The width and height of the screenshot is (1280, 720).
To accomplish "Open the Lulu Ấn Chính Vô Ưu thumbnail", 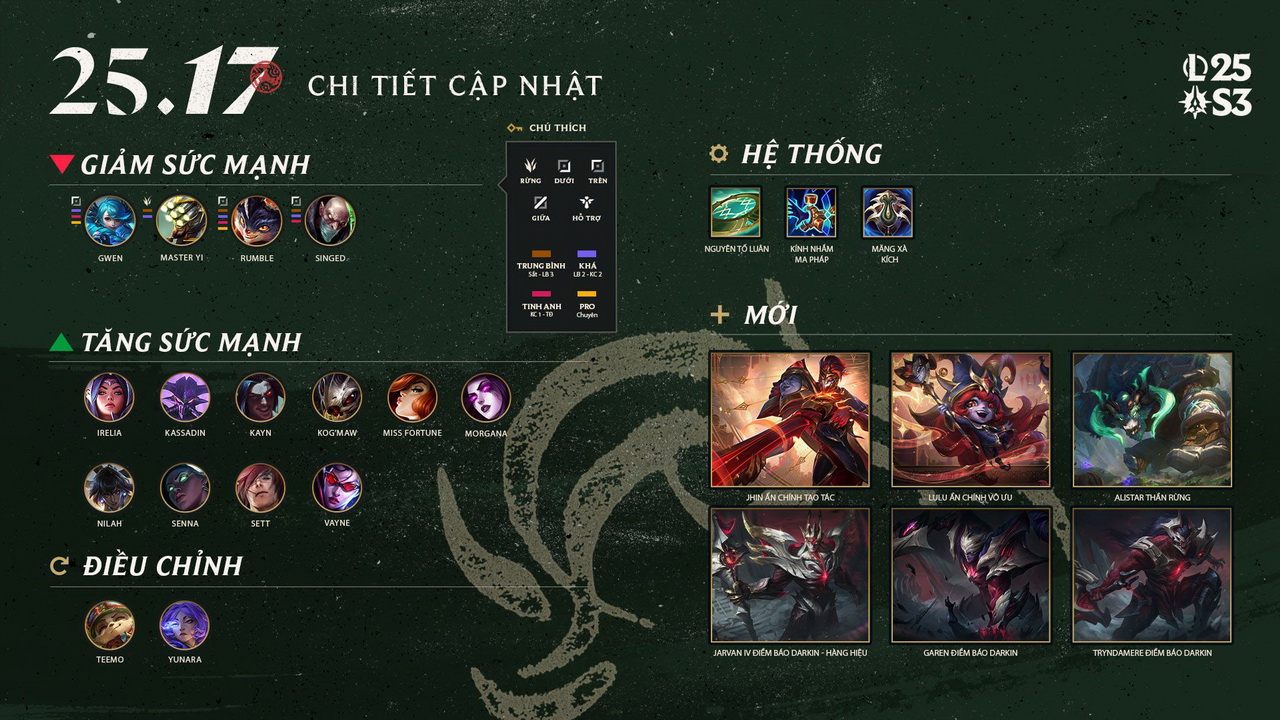I will point(970,419).
